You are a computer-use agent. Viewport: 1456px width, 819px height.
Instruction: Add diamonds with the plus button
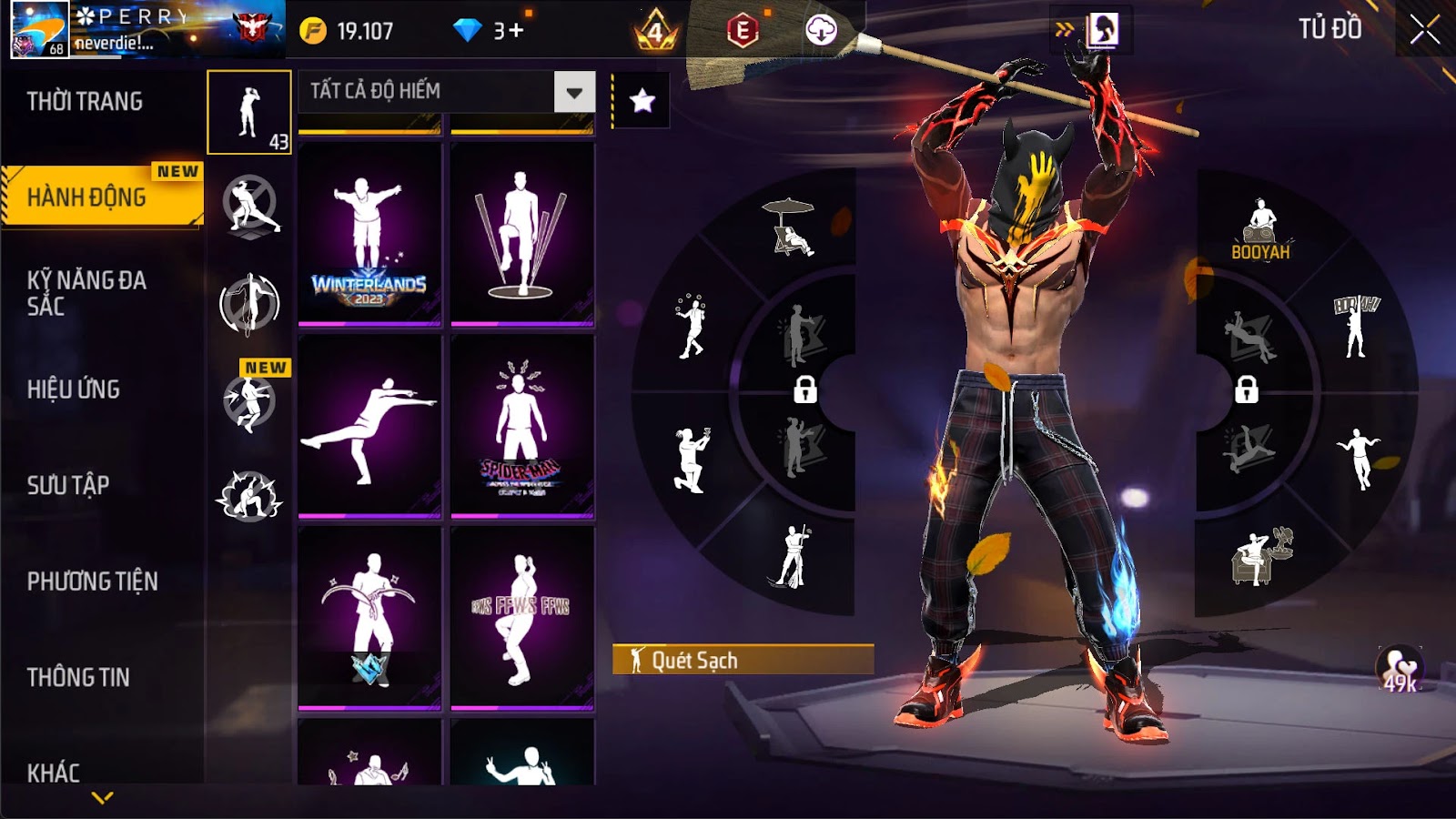click(516, 31)
